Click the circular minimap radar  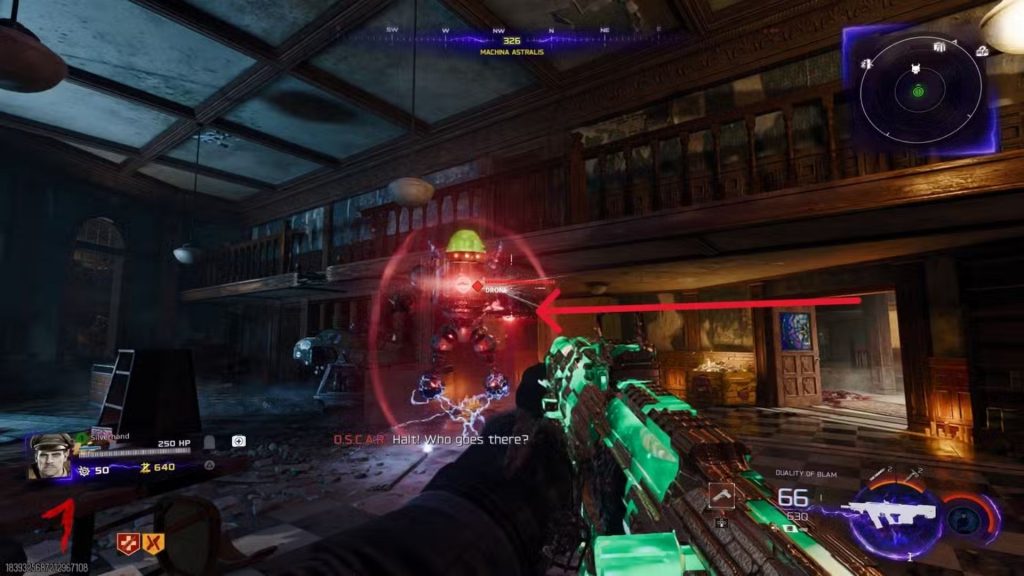point(917,90)
